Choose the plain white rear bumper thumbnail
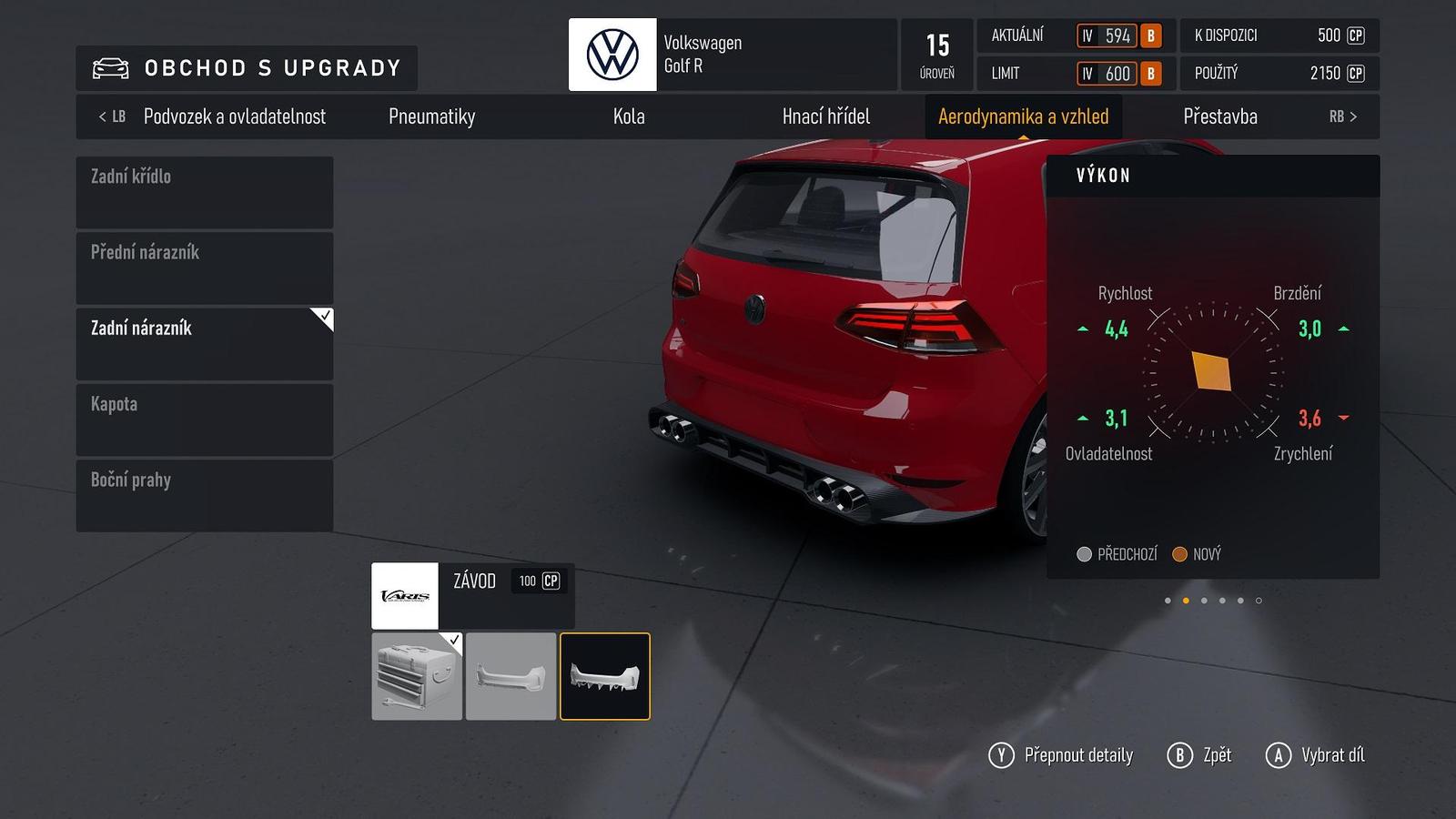This screenshot has height=819, width=1456. coord(511,676)
